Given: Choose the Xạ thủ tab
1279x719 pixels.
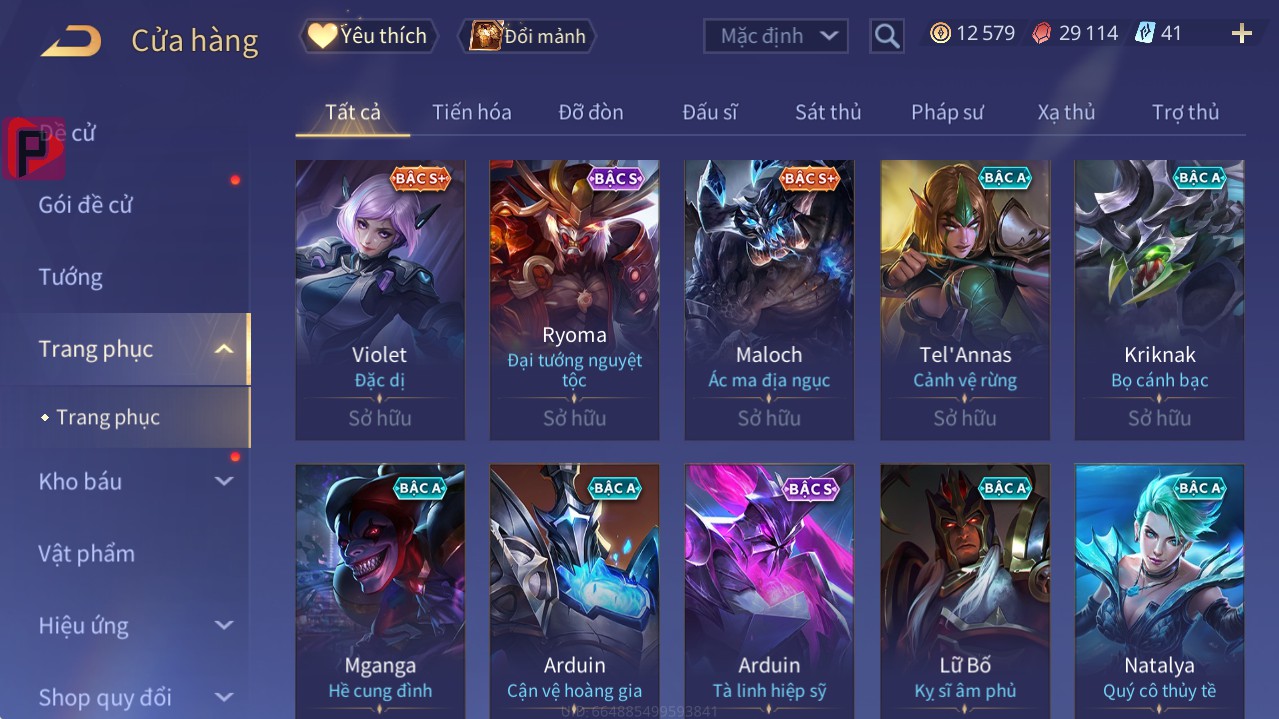Looking at the screenshot, I should tap(1066, 112).
